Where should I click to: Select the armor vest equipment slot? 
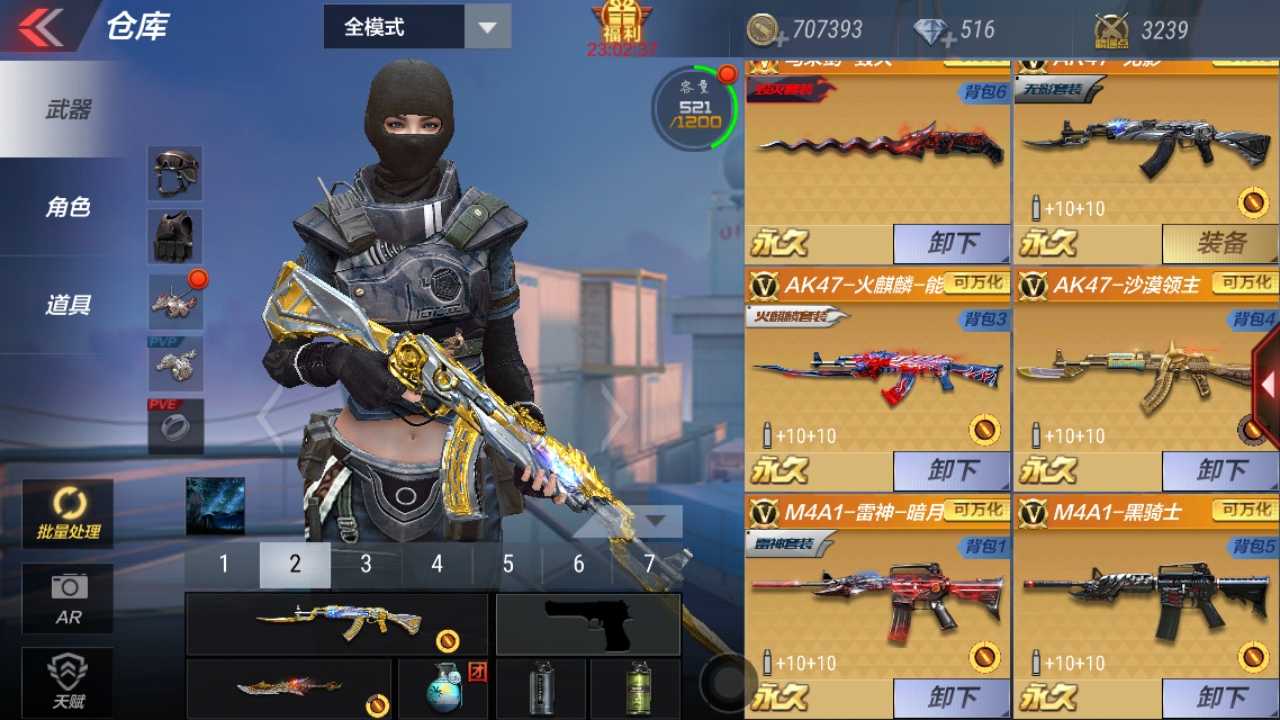coord(175,237)
